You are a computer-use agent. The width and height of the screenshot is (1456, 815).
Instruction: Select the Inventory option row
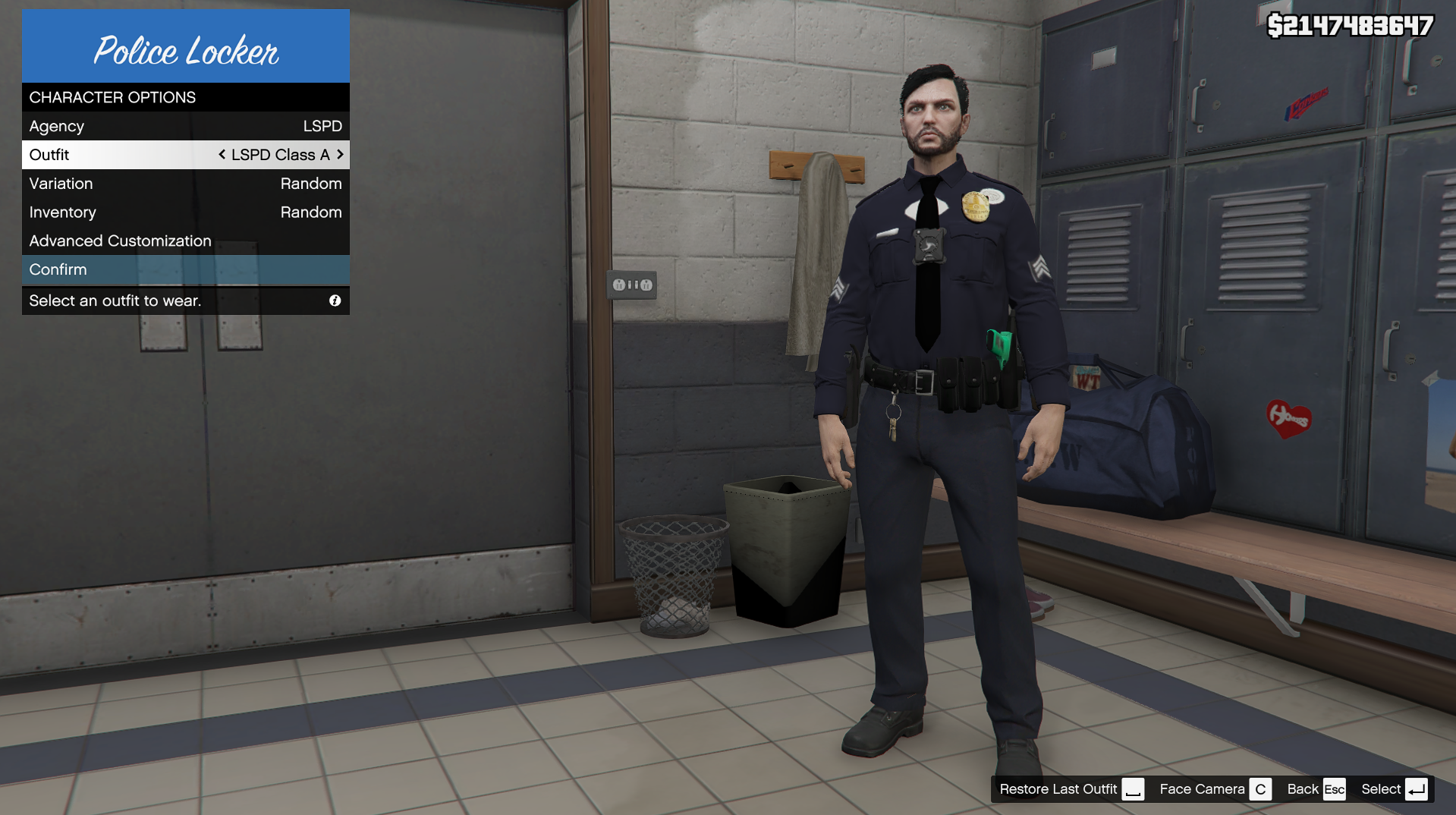185,212
